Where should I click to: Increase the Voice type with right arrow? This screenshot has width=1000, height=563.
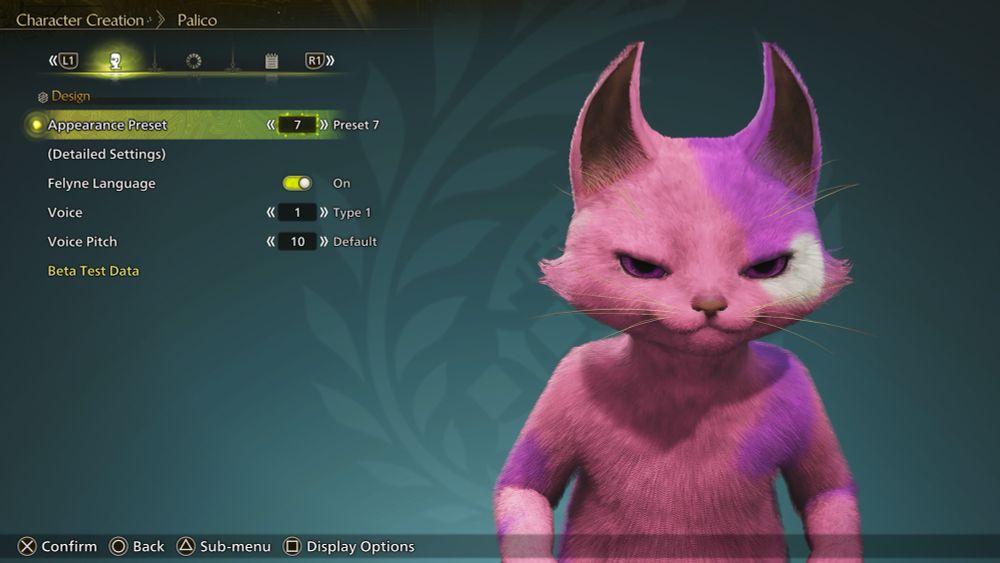tap(324, 212)
